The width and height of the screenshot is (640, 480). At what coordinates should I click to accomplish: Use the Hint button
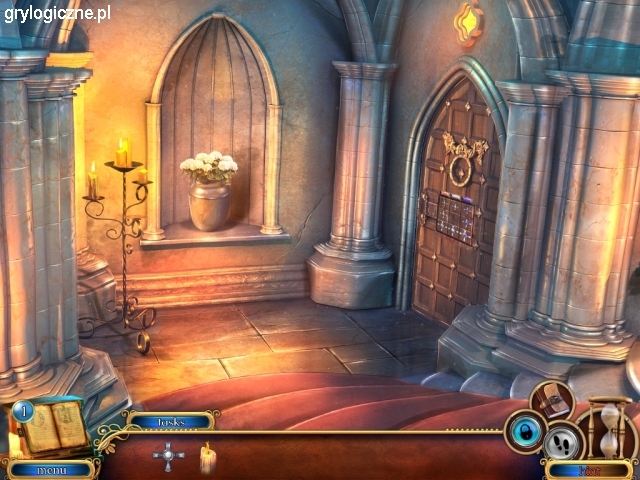[x=588, y=469]
